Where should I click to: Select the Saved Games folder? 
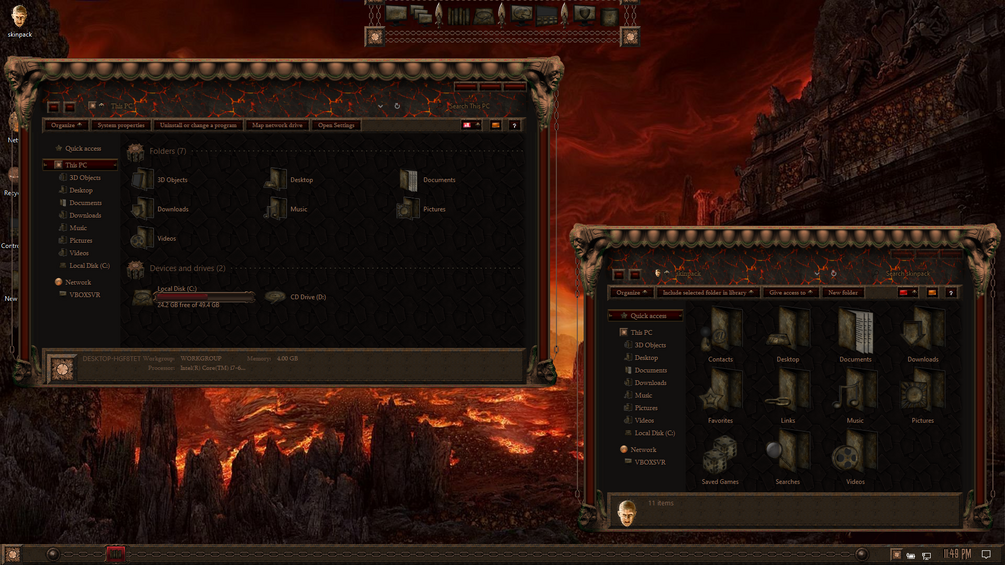(720, 455)
